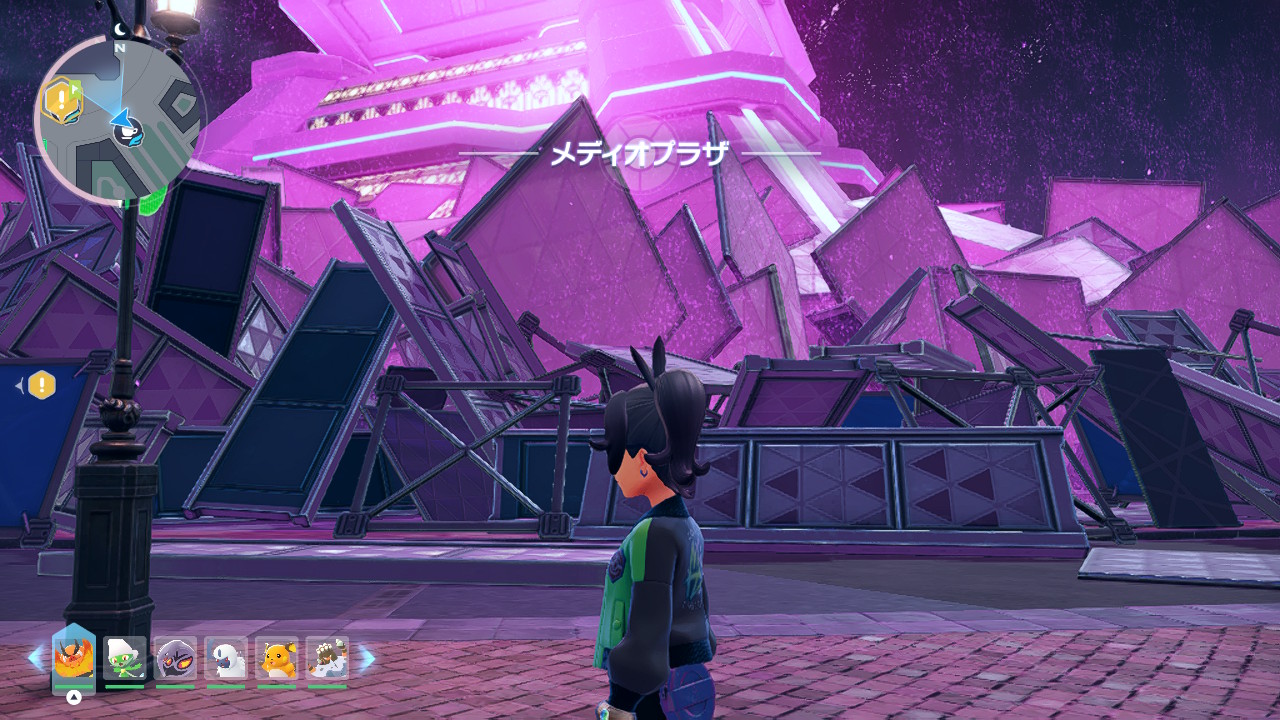Screen dimensions: 1280x720
Task: Click the café cup icon on minimap
Action: pyautogui.click(x=128, y=133)
